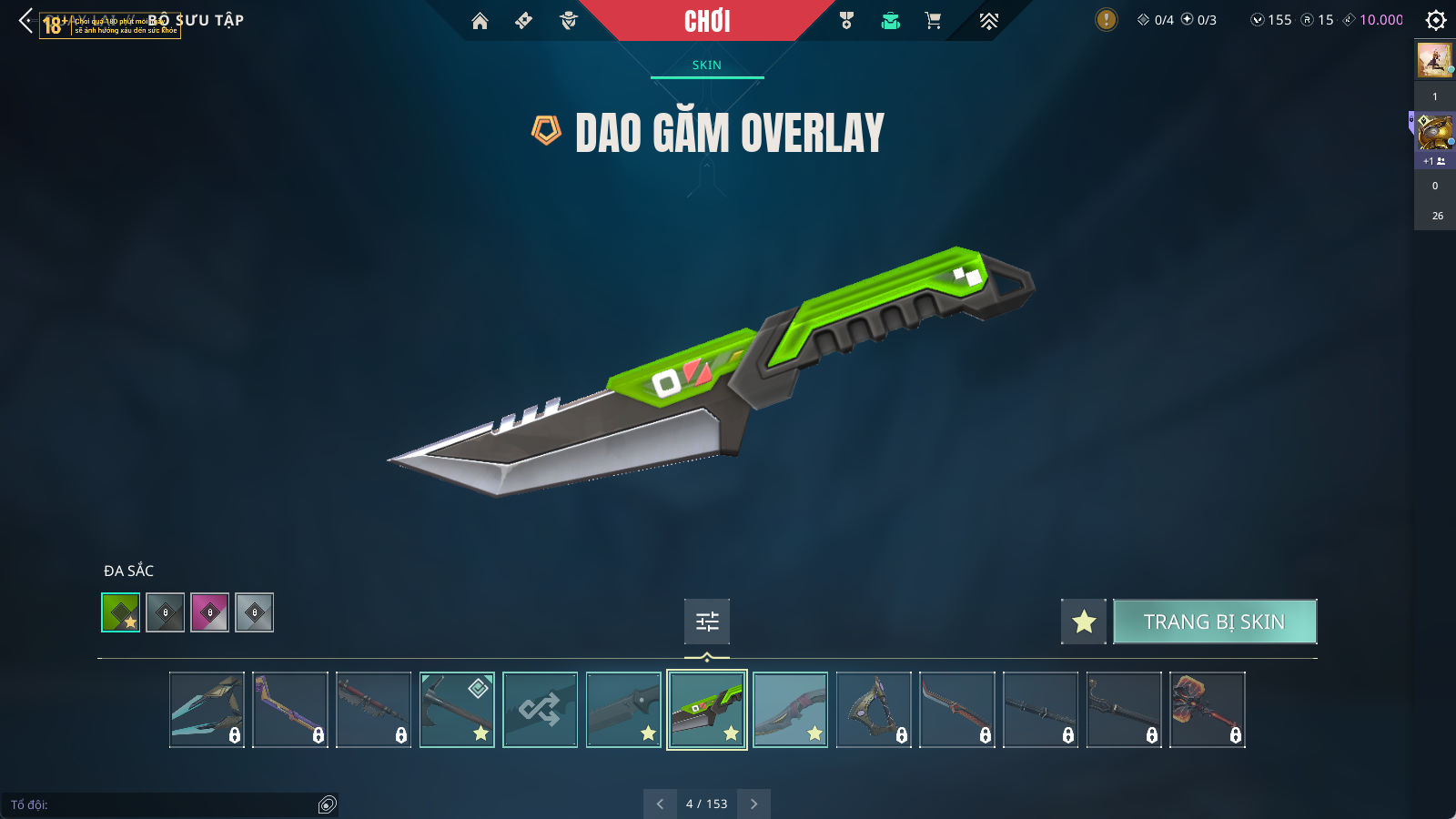This screenshot has height=819, width=1456.
Task: Select the light gray locked chroma variant
Action: pyautogui.click(x=254, y=612)
